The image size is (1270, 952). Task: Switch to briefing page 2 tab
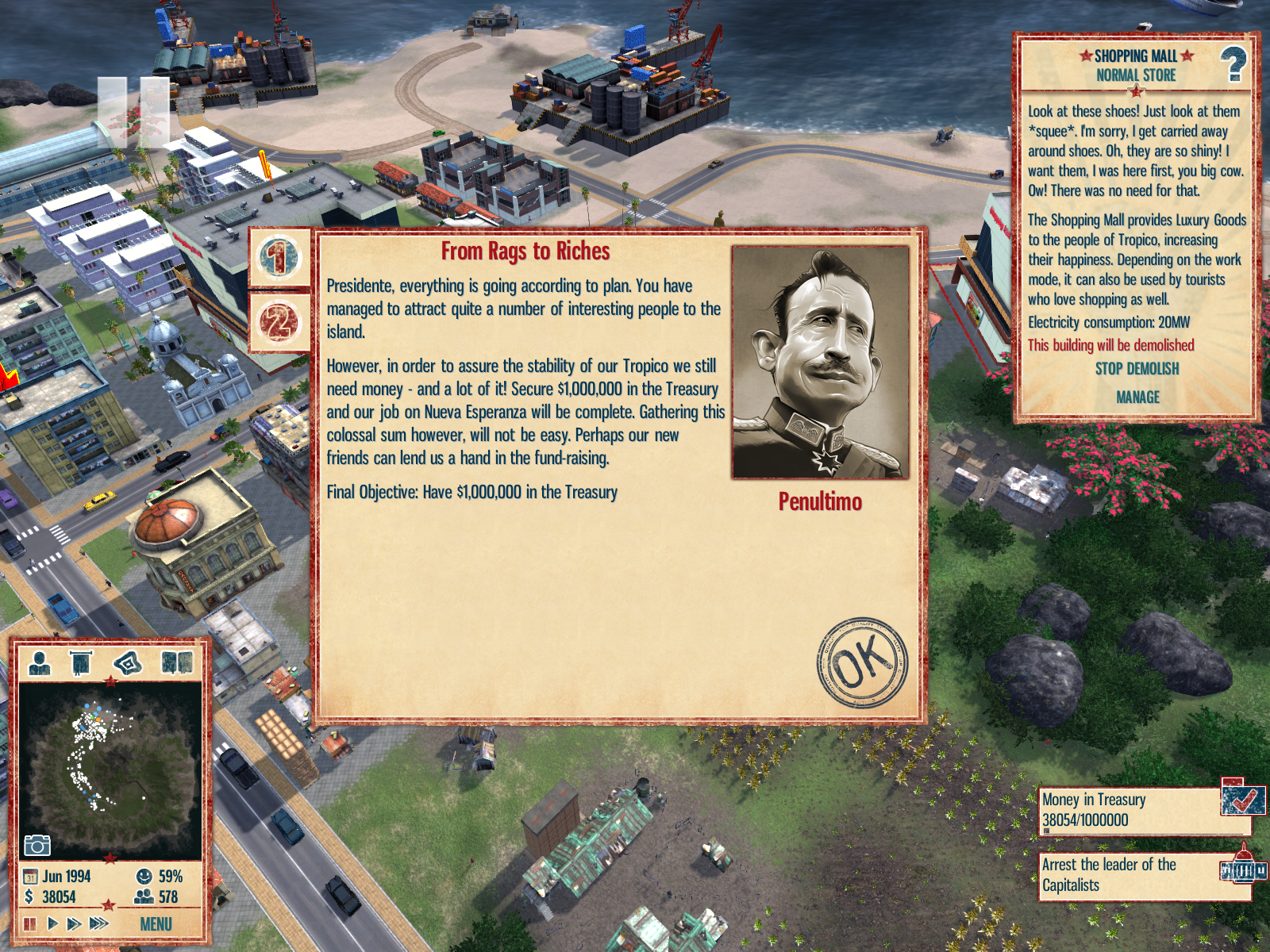coord(278,322)
